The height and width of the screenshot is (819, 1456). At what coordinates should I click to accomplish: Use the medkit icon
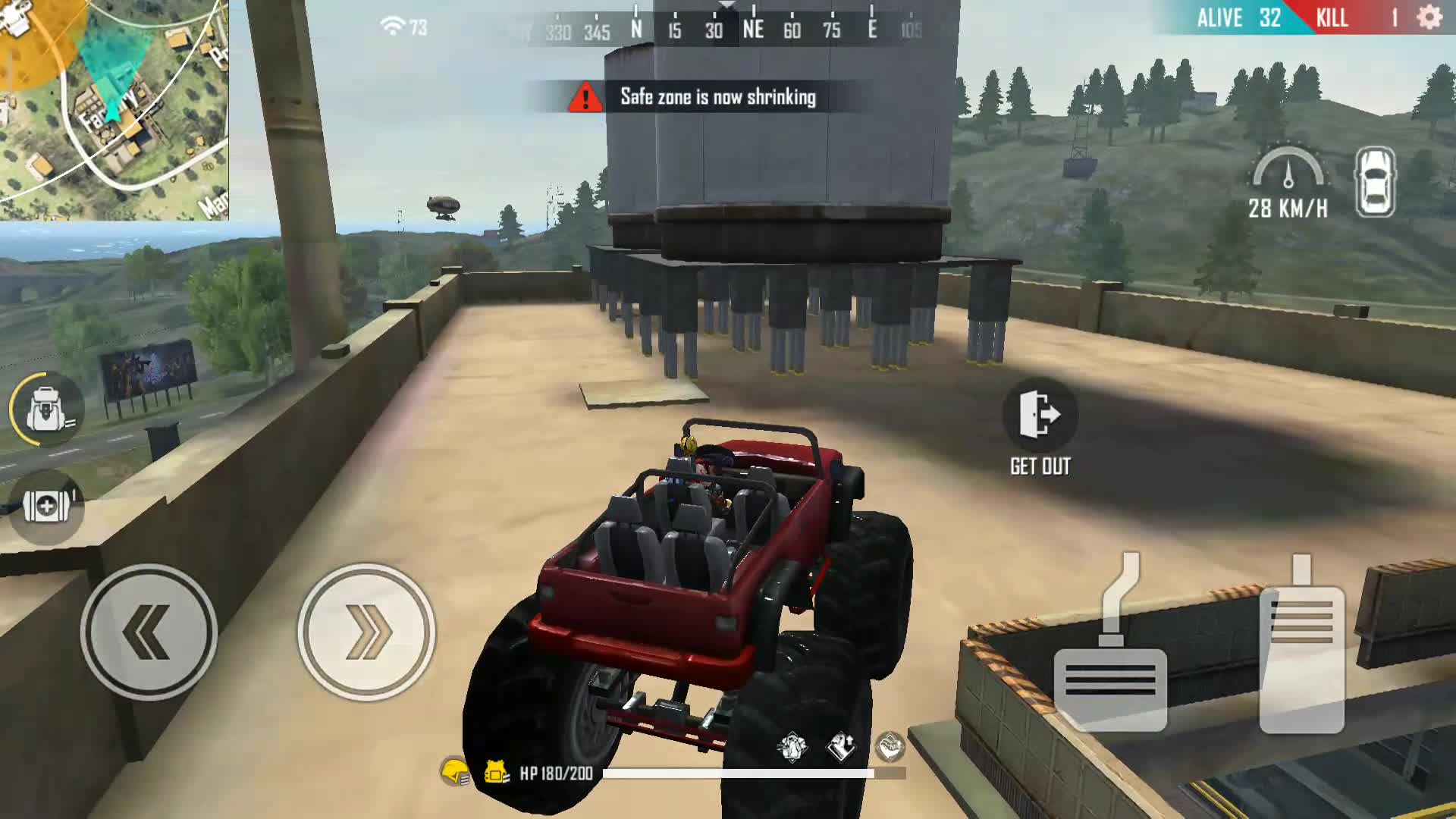click(47, 506)
